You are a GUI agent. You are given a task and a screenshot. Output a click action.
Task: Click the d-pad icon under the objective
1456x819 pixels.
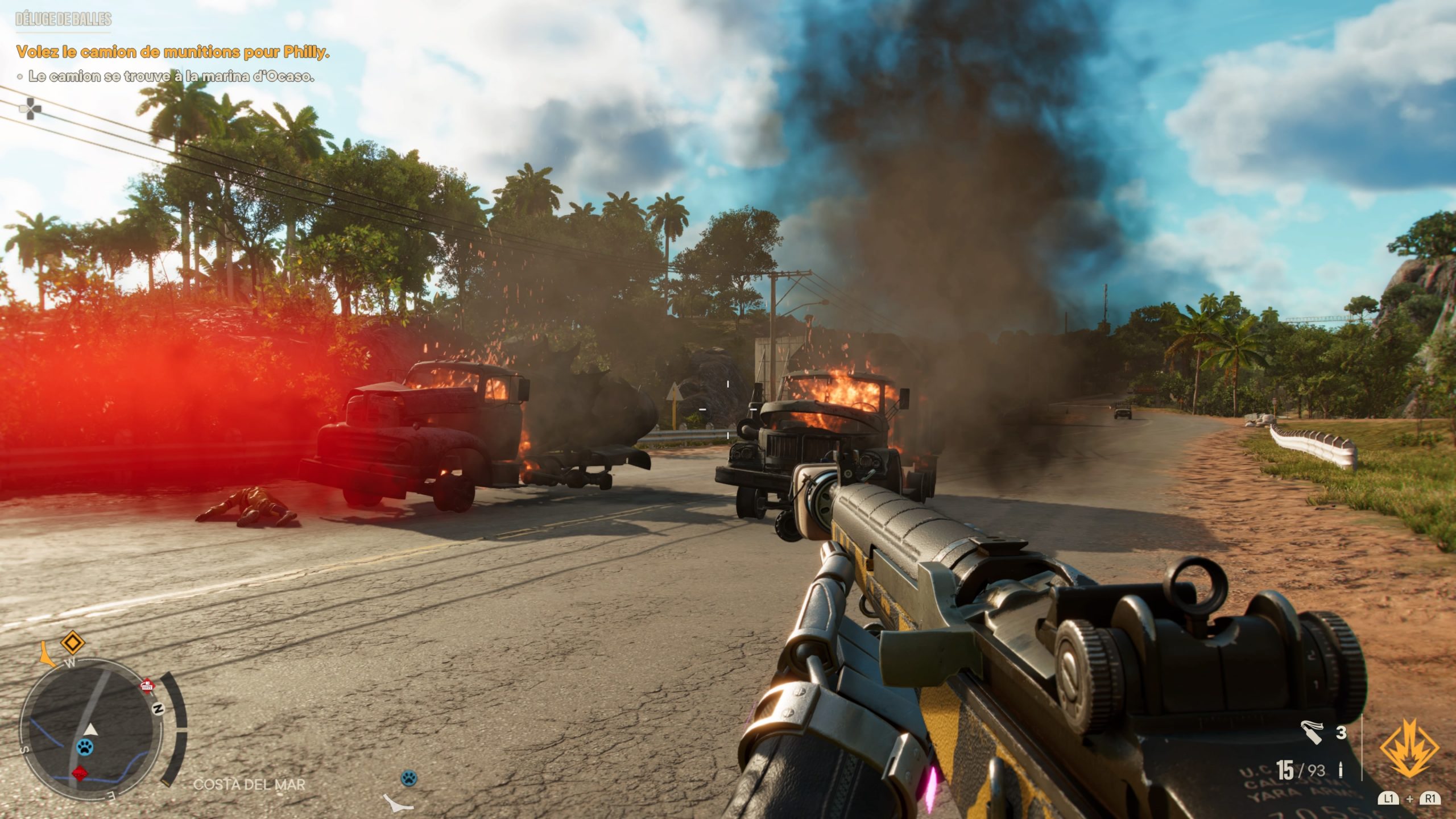point(30,108)
